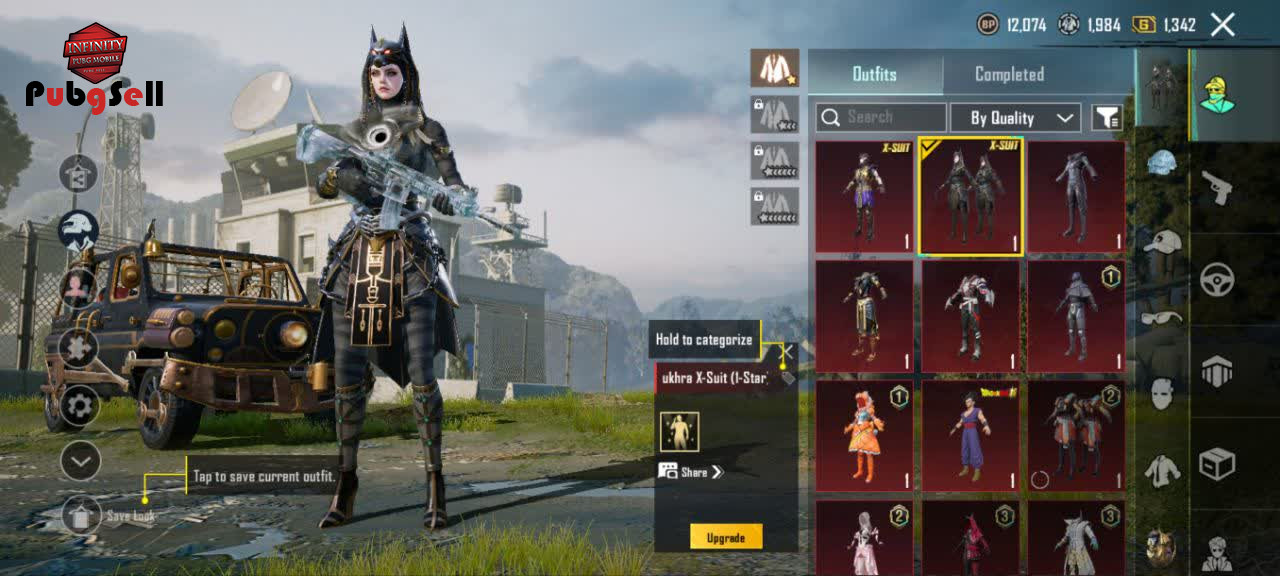This screenshot has width=1280, height=576.
Task: Select the helmet category icon
Action: click(x=1162, y=163)
